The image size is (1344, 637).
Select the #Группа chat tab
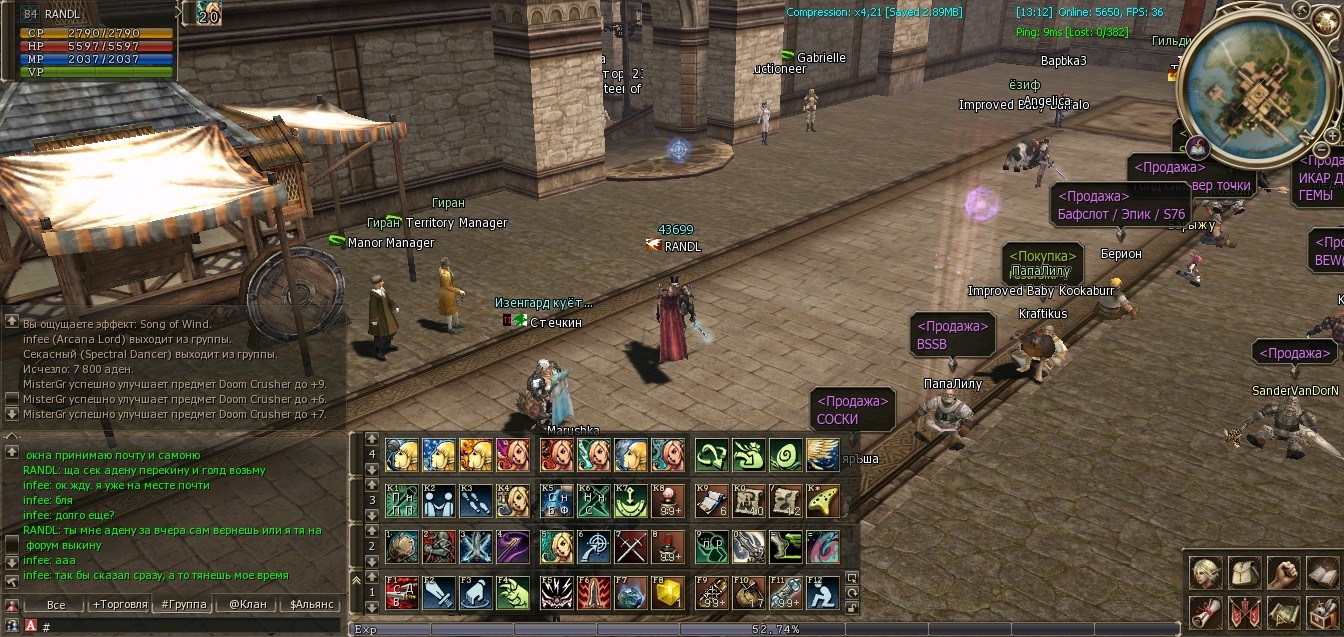point(183,605)
